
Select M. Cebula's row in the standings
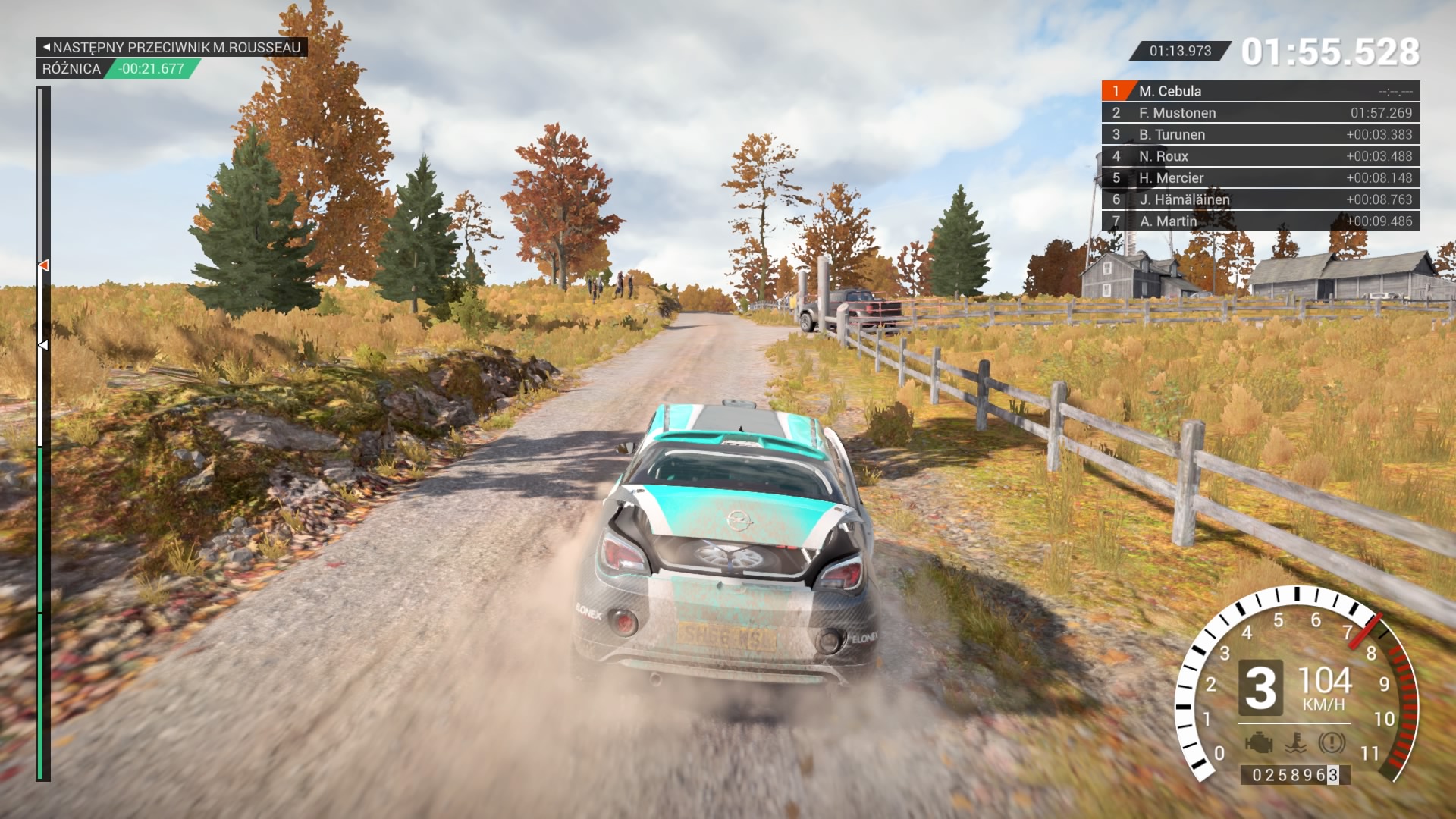coord(1260,91)
